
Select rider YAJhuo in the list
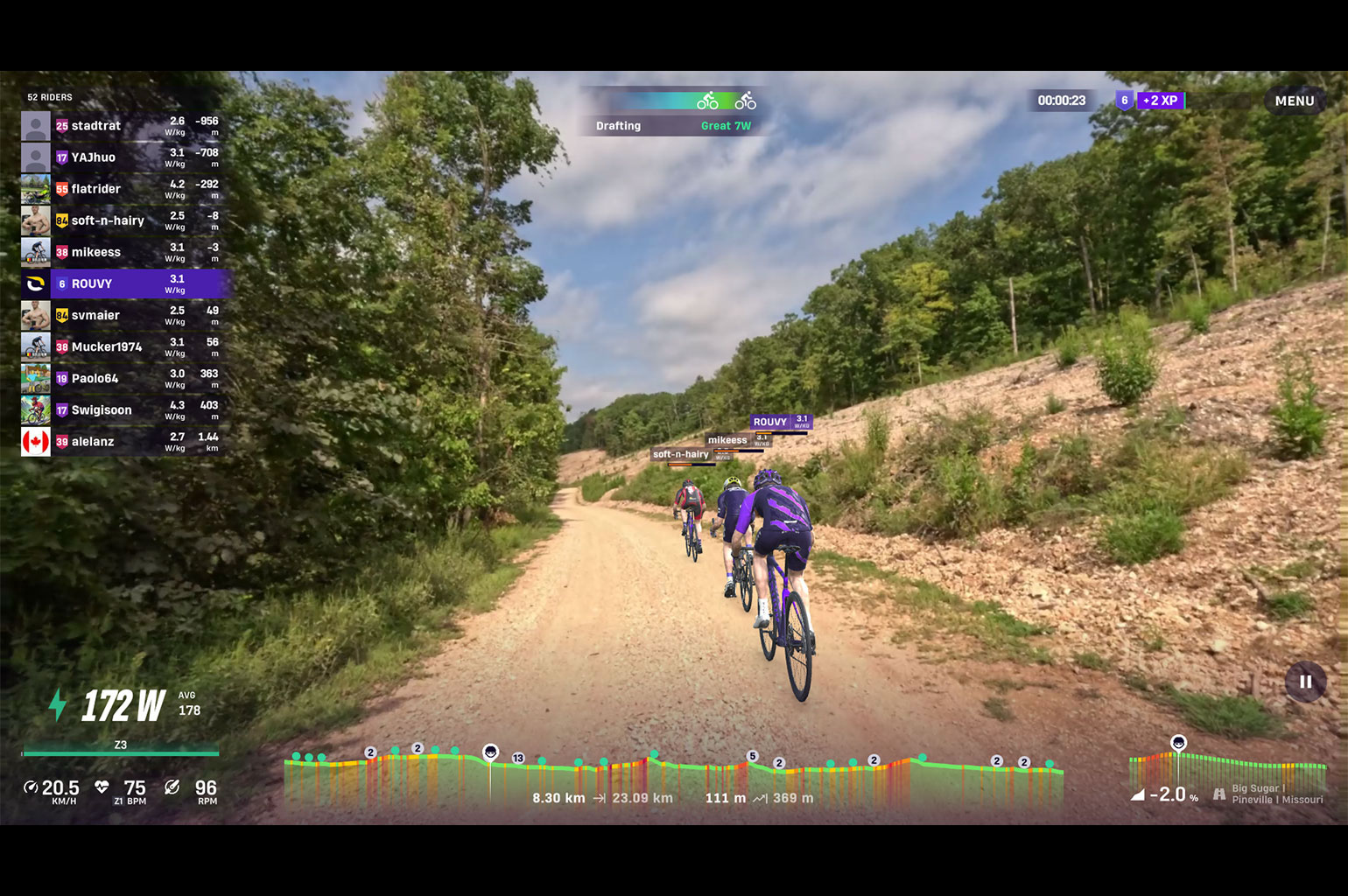click(121, 157)
